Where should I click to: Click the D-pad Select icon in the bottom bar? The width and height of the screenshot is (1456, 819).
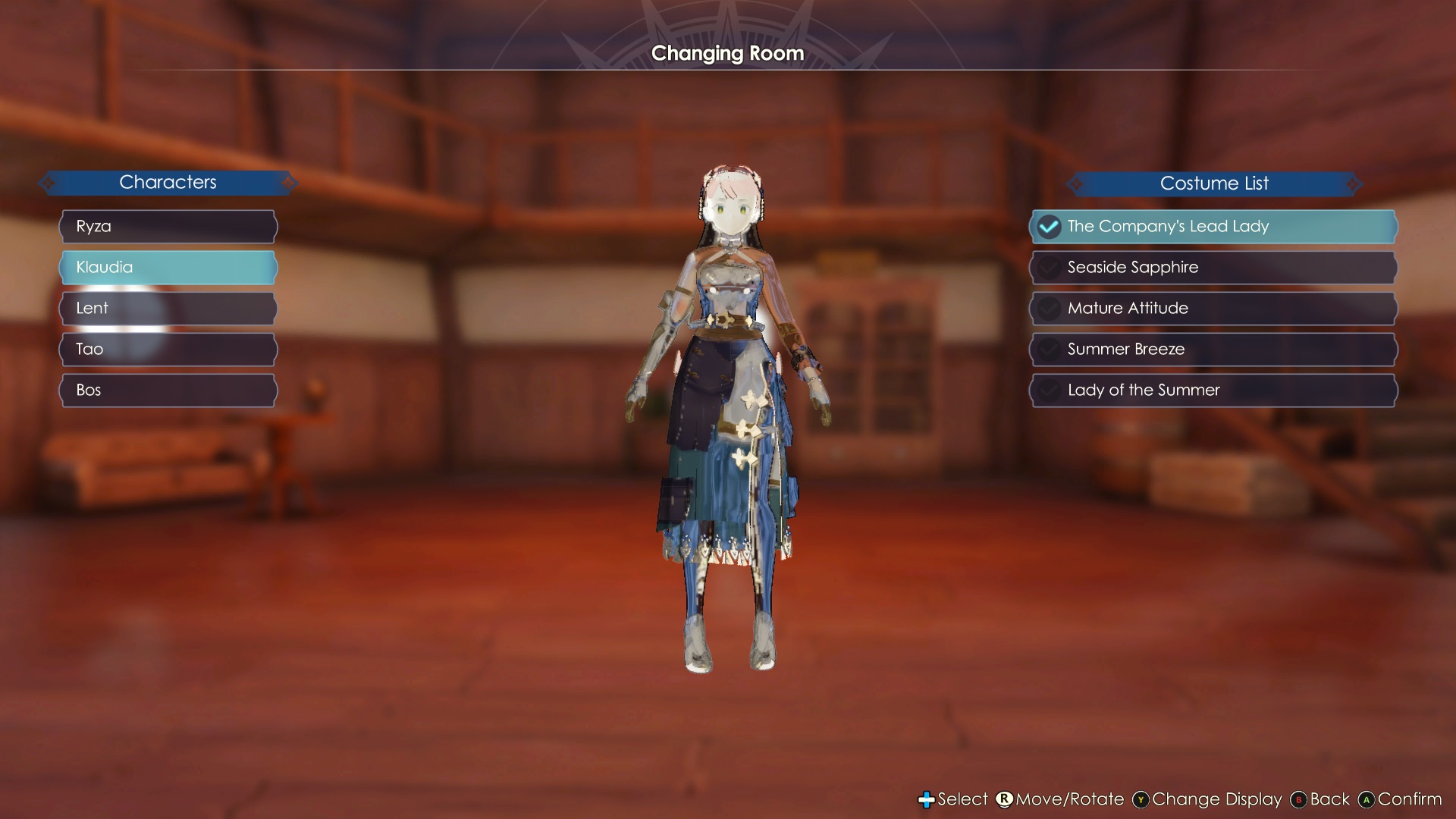click(928, 799)
